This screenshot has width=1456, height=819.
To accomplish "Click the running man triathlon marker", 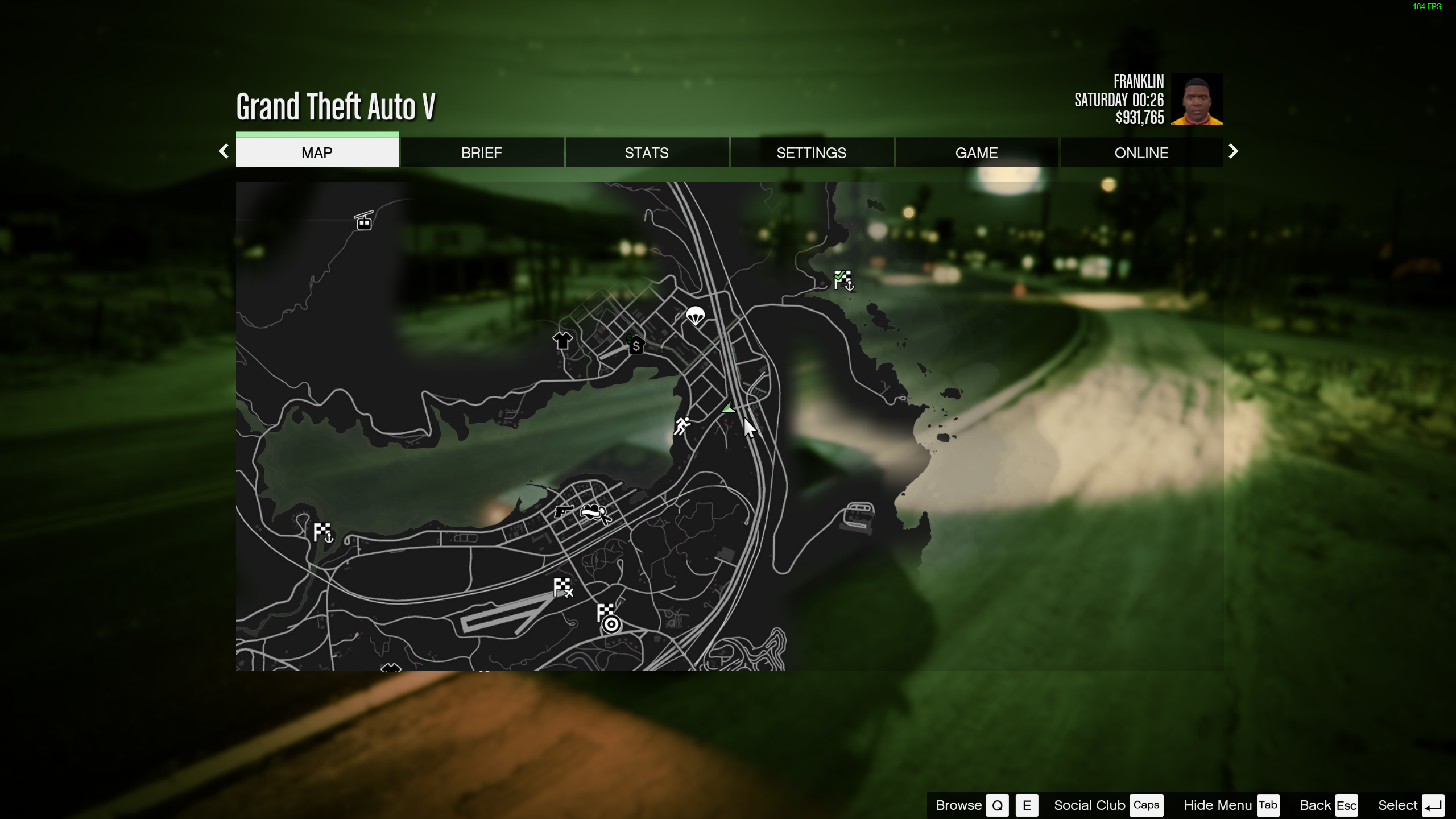I will pyautogui.click(x=681, y=425).
